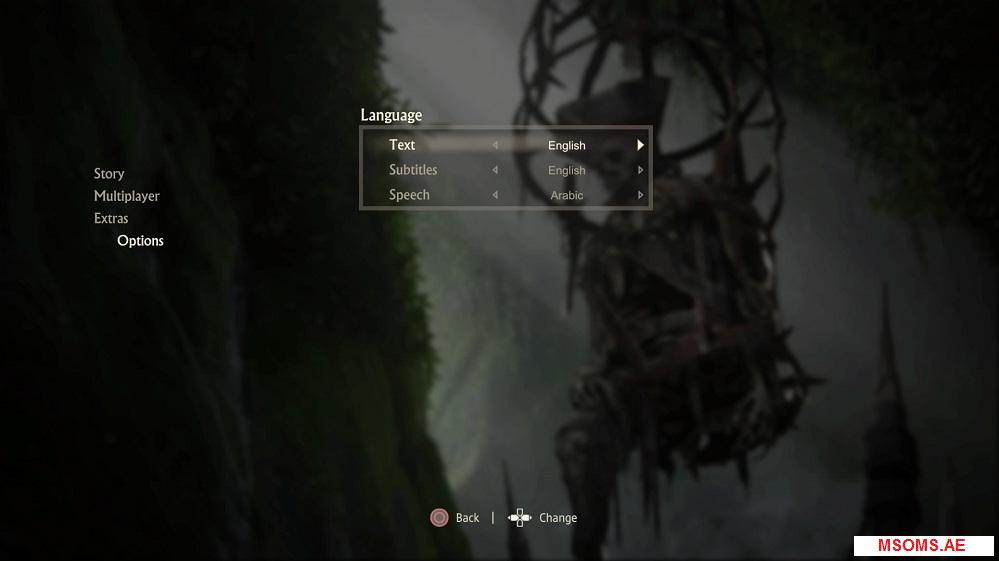Advance Subtitles language with the right arrow

click(640, 170)
